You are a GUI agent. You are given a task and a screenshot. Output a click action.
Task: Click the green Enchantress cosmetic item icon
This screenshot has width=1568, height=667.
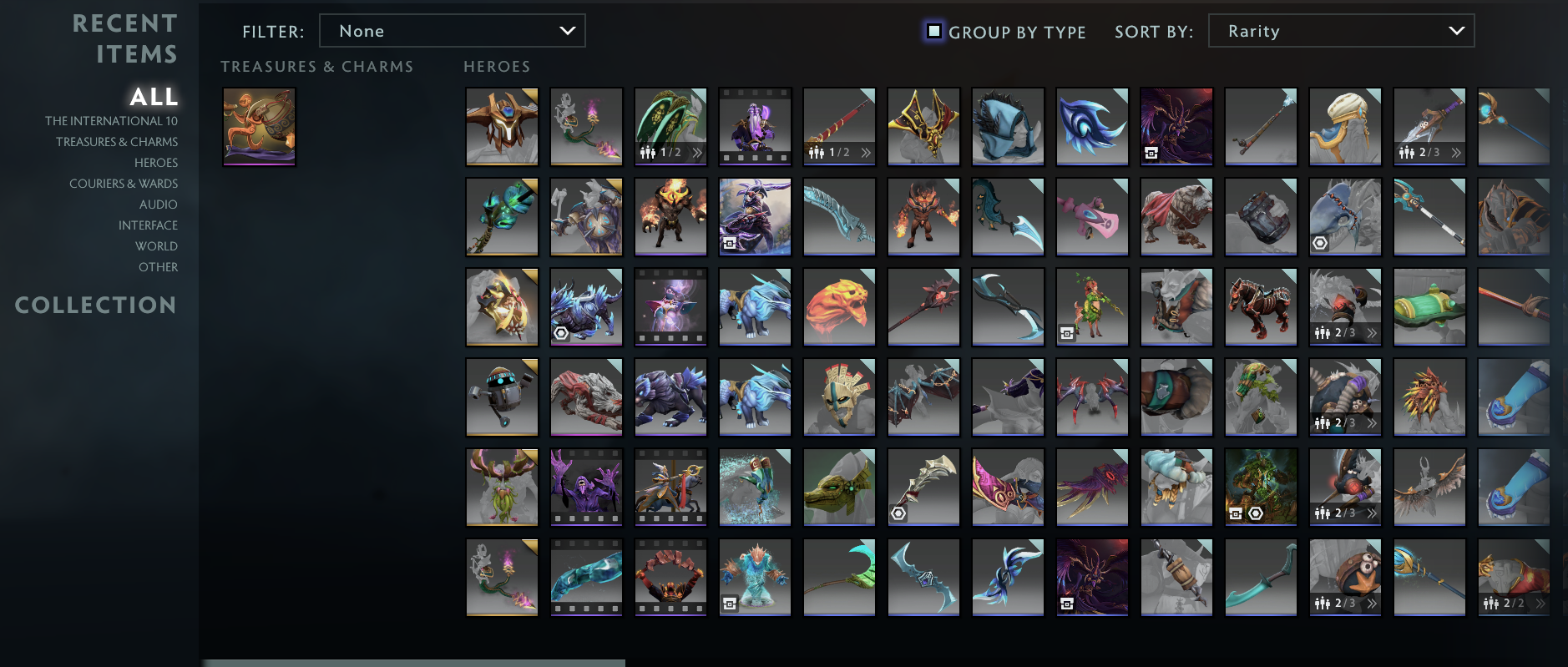(x=1092, y=307)
